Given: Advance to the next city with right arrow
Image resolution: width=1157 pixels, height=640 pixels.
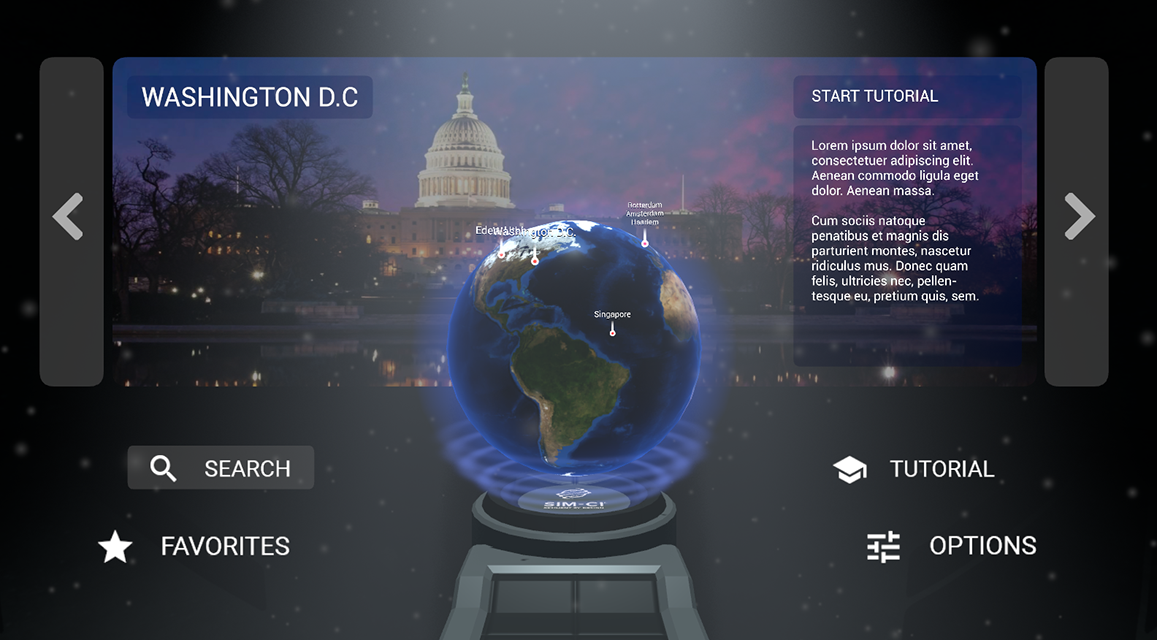Looking at the screenshot, I should (1077, 219).
